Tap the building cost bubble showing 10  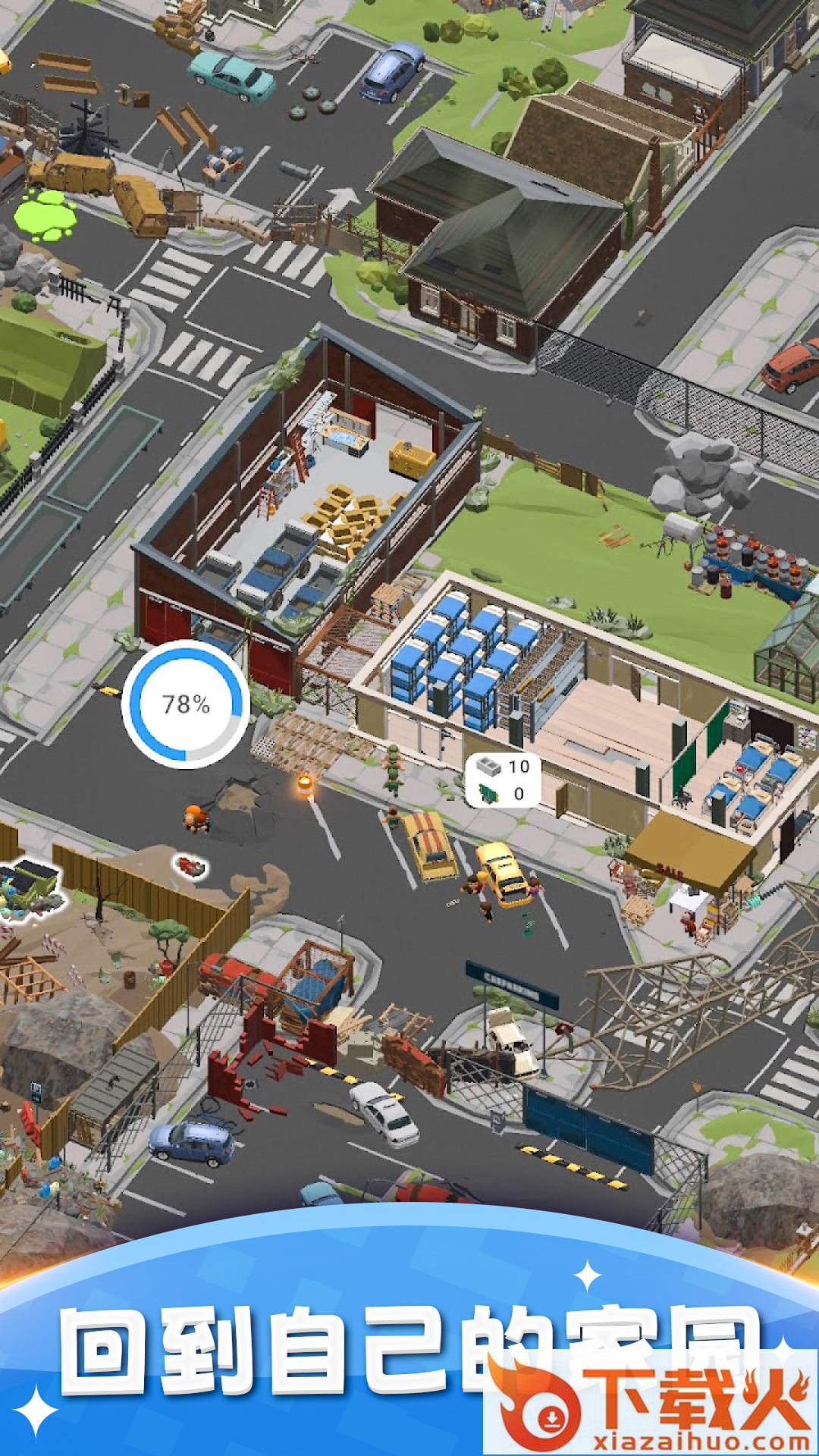click(x=503, y=780)
